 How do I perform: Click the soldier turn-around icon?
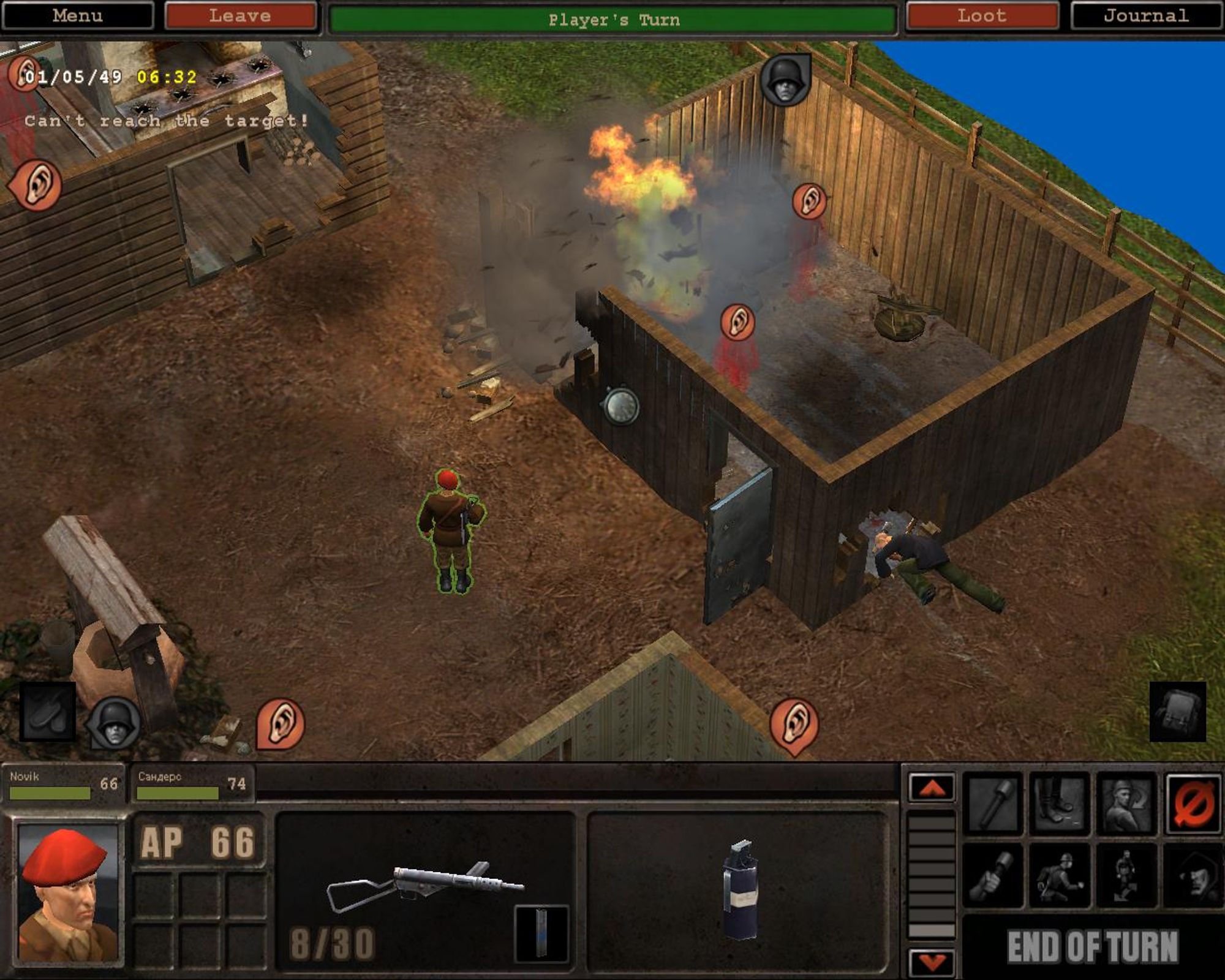click(x=1126, y=804)
